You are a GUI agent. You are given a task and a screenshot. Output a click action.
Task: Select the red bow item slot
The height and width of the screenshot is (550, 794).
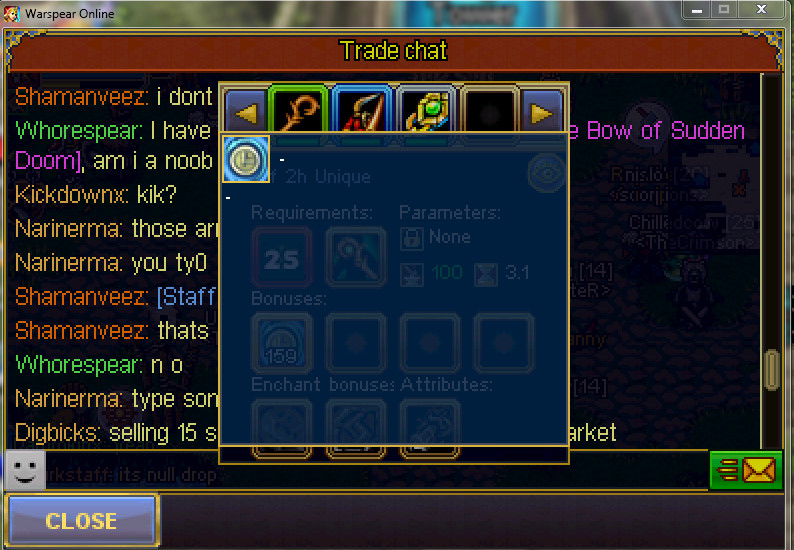coord(362,113)
